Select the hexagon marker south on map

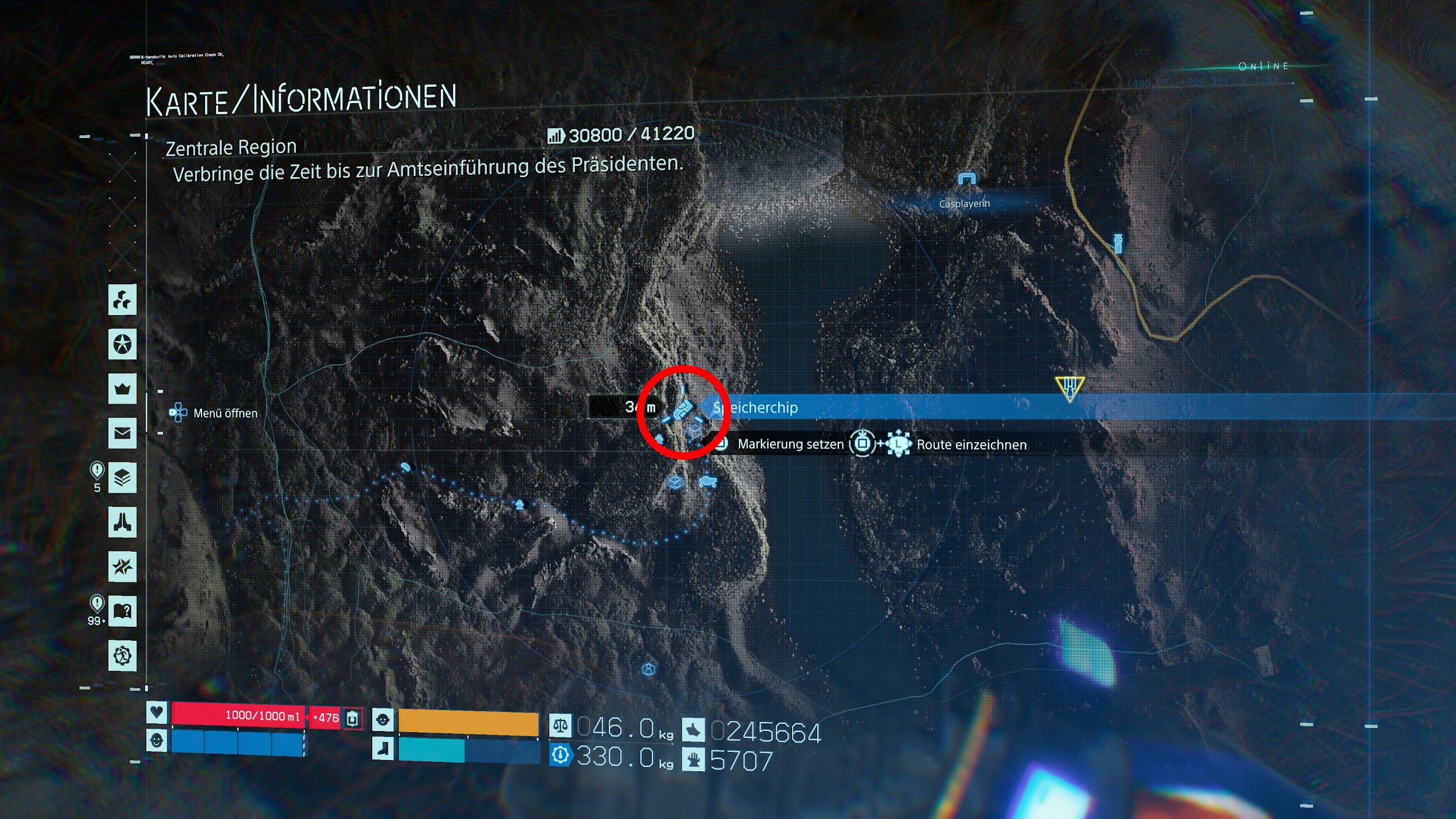tap(648, 669)
